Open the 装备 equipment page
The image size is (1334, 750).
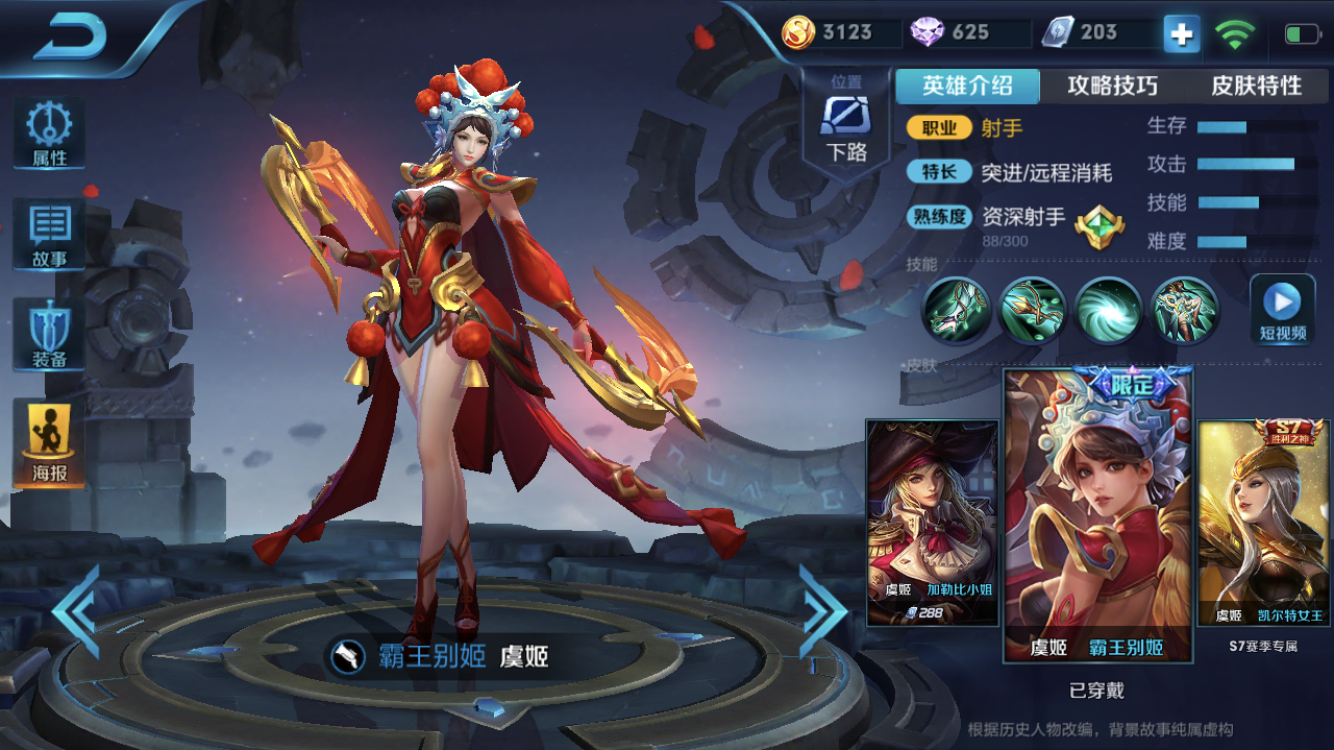(48, 335)
